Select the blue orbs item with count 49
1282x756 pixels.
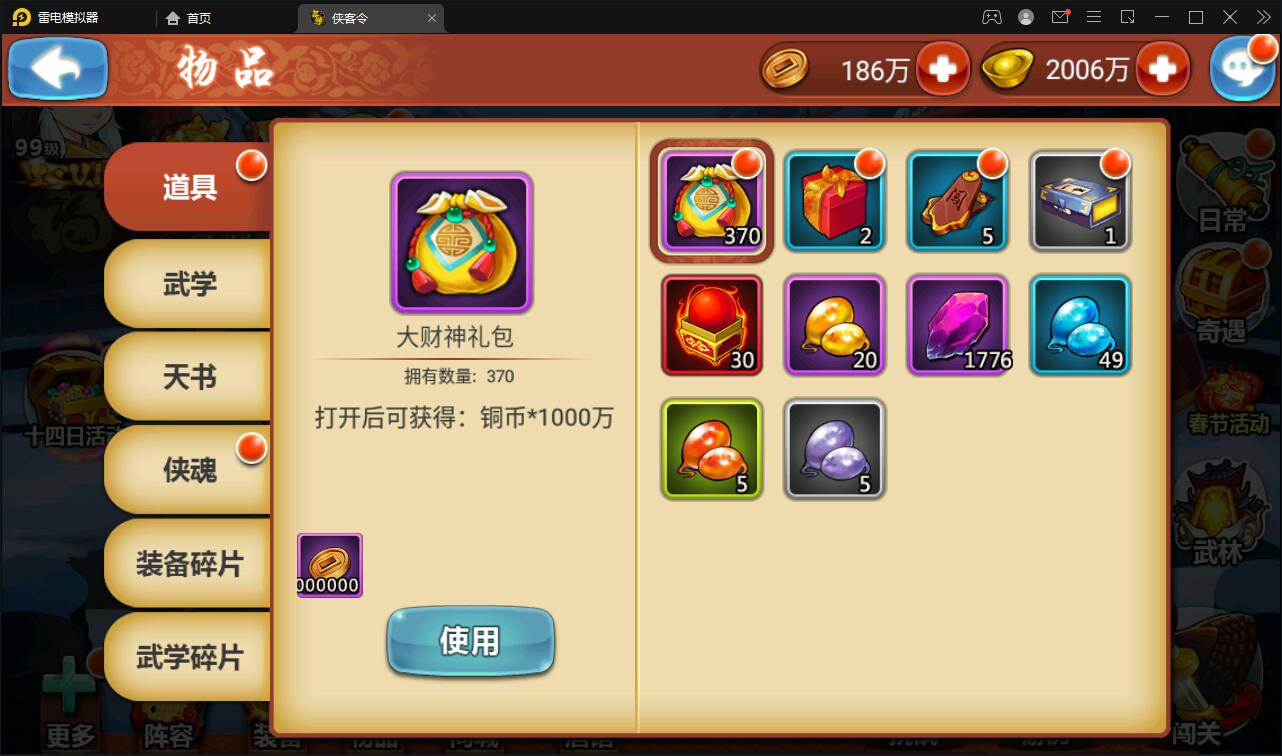pyautogui.click(x=1080, y=325)
